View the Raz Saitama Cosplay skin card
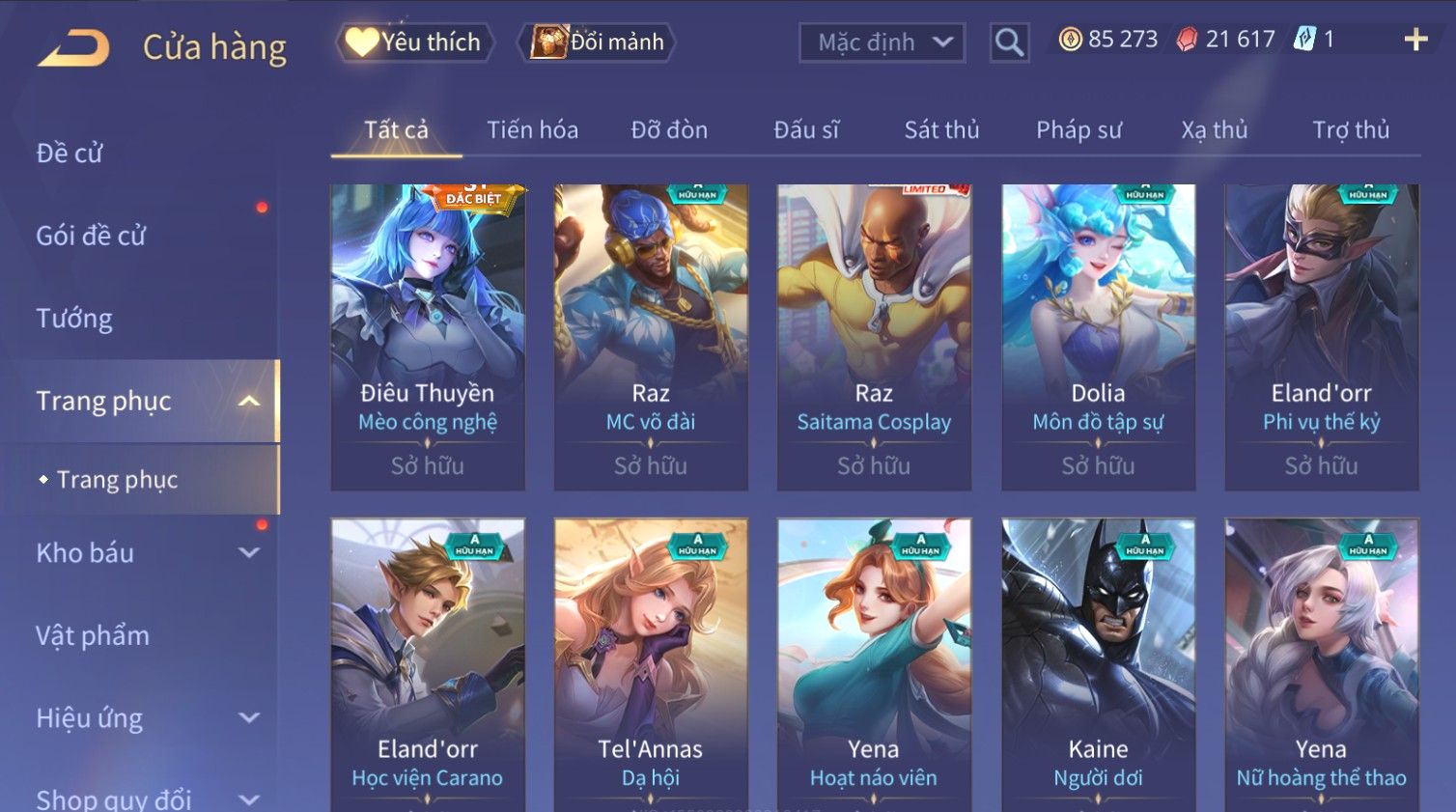Viewport: 1456px width, 812px height. coord(874,336)
